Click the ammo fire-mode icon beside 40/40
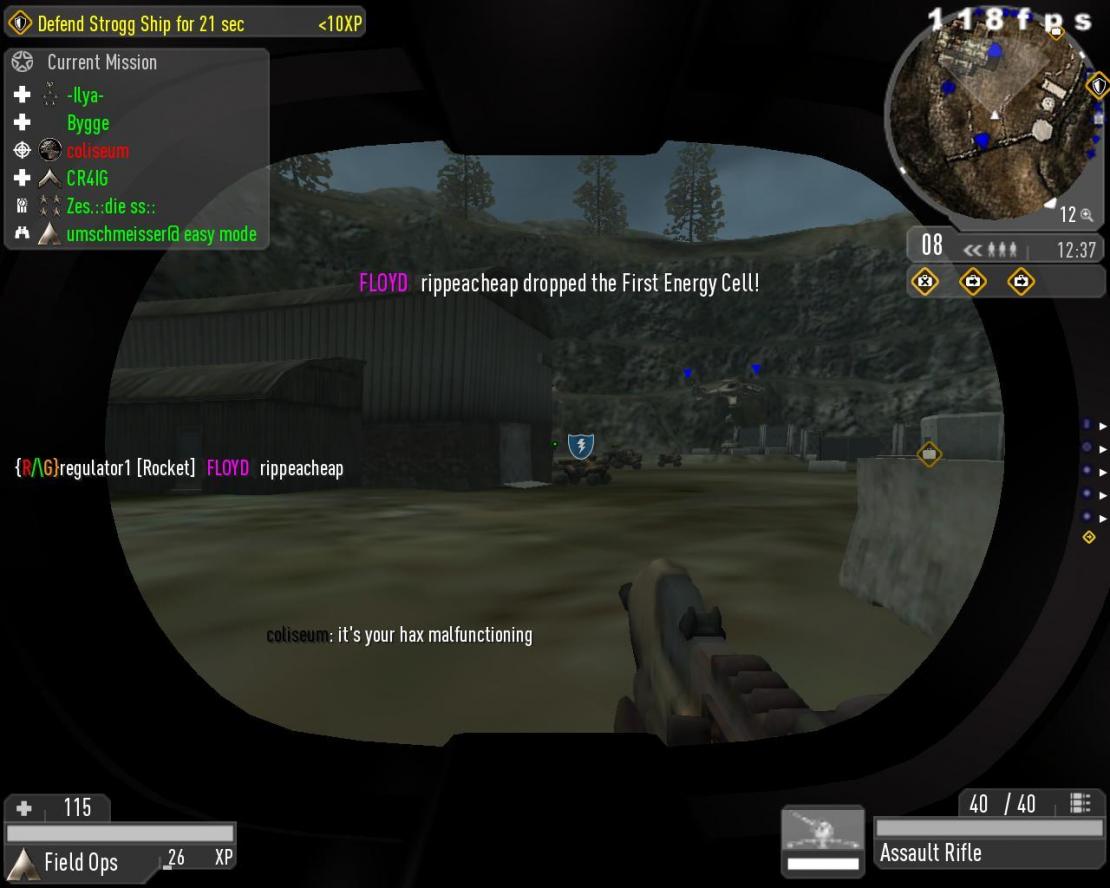The width and height of the screenshot is (1110, 888). coord(1080,803)
